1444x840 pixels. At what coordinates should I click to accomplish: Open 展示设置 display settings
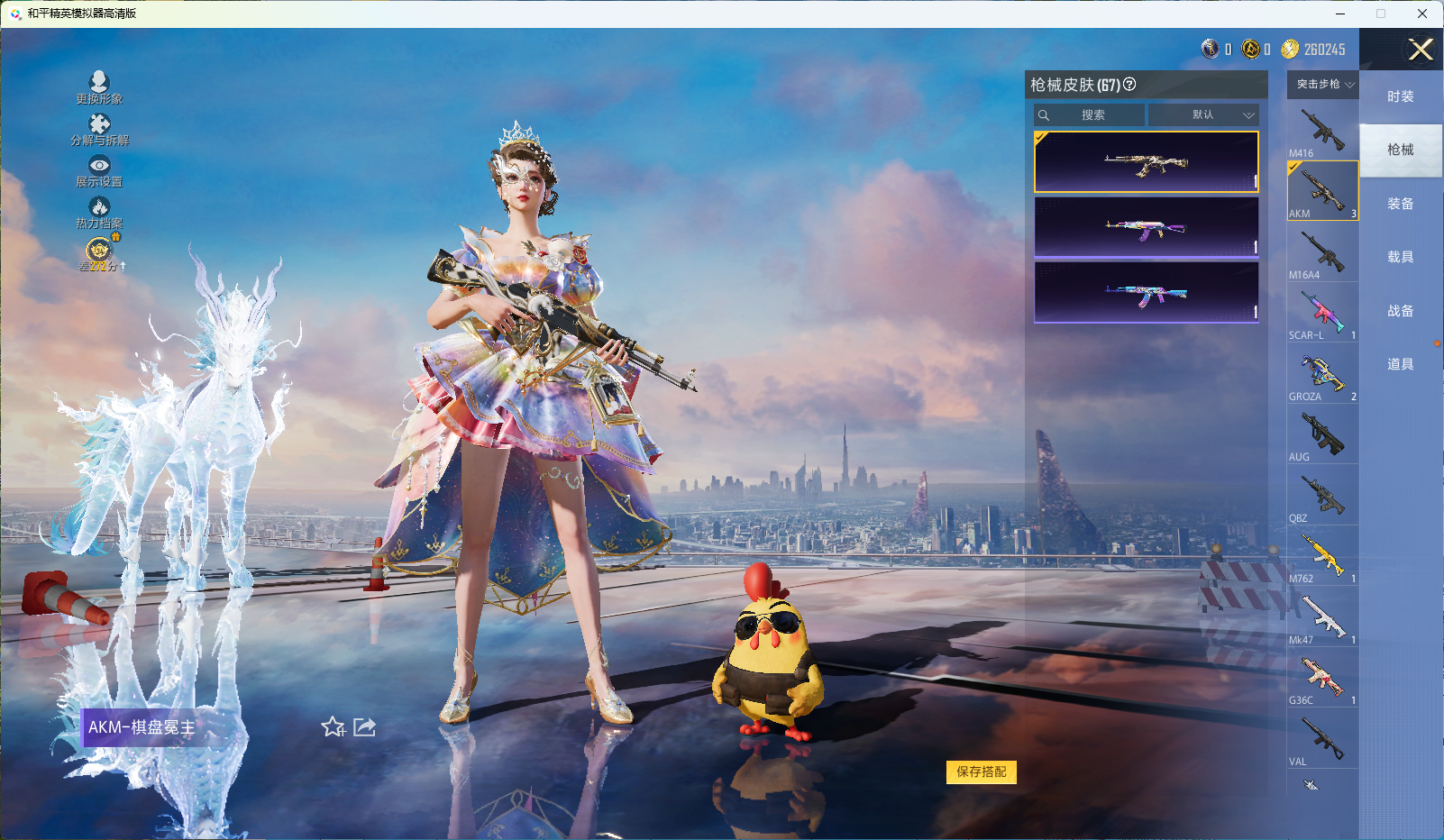99,170
